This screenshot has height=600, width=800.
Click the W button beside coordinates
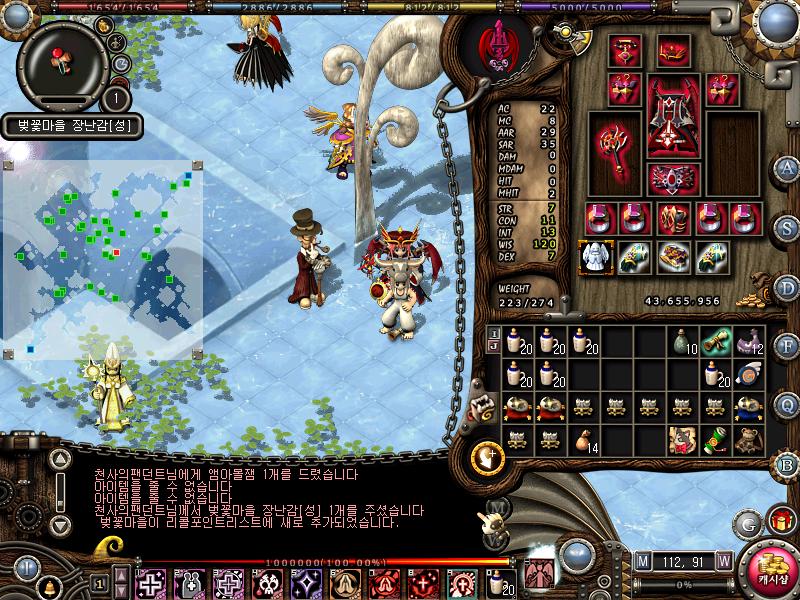723,560
